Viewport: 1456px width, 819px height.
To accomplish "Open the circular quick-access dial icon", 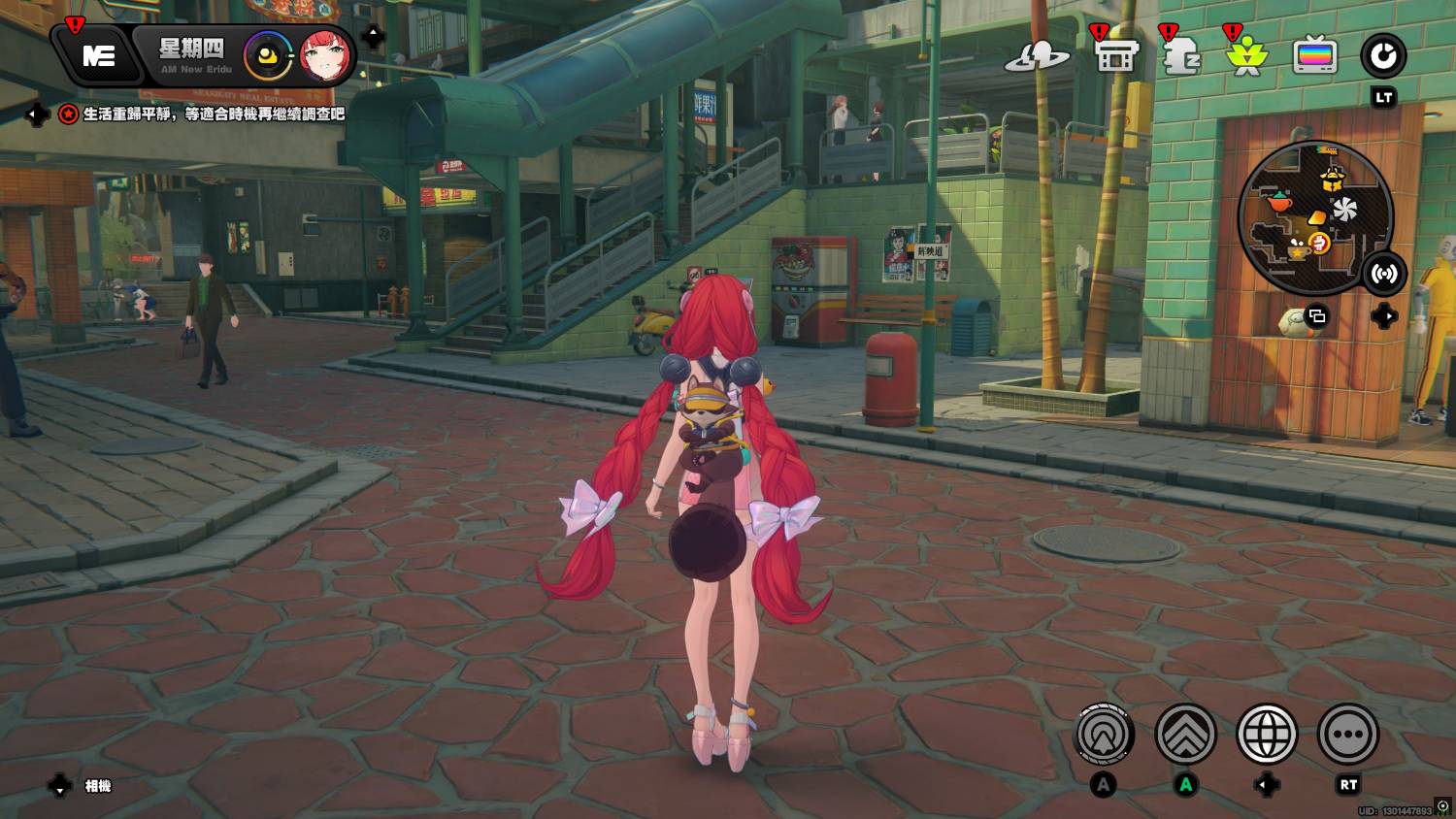I will 1383,56.
